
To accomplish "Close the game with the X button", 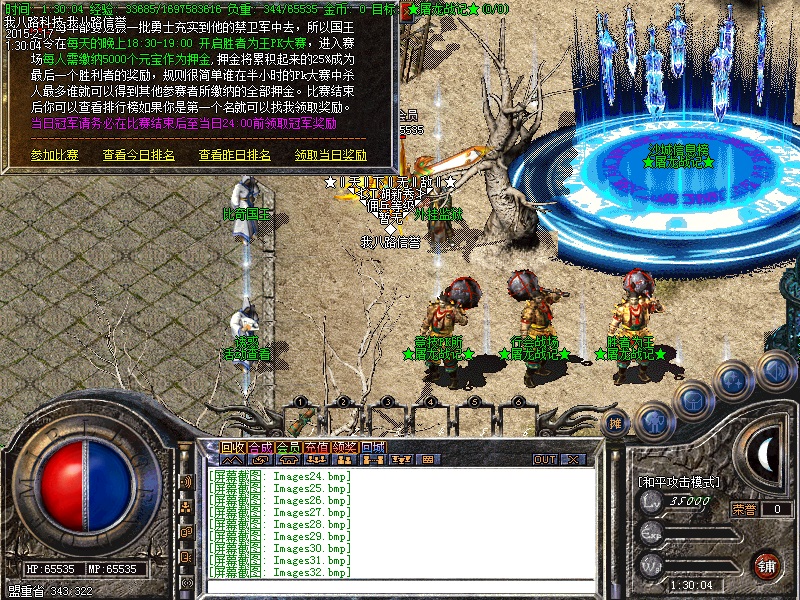I will pyautogui.click(x=573, y=460).
